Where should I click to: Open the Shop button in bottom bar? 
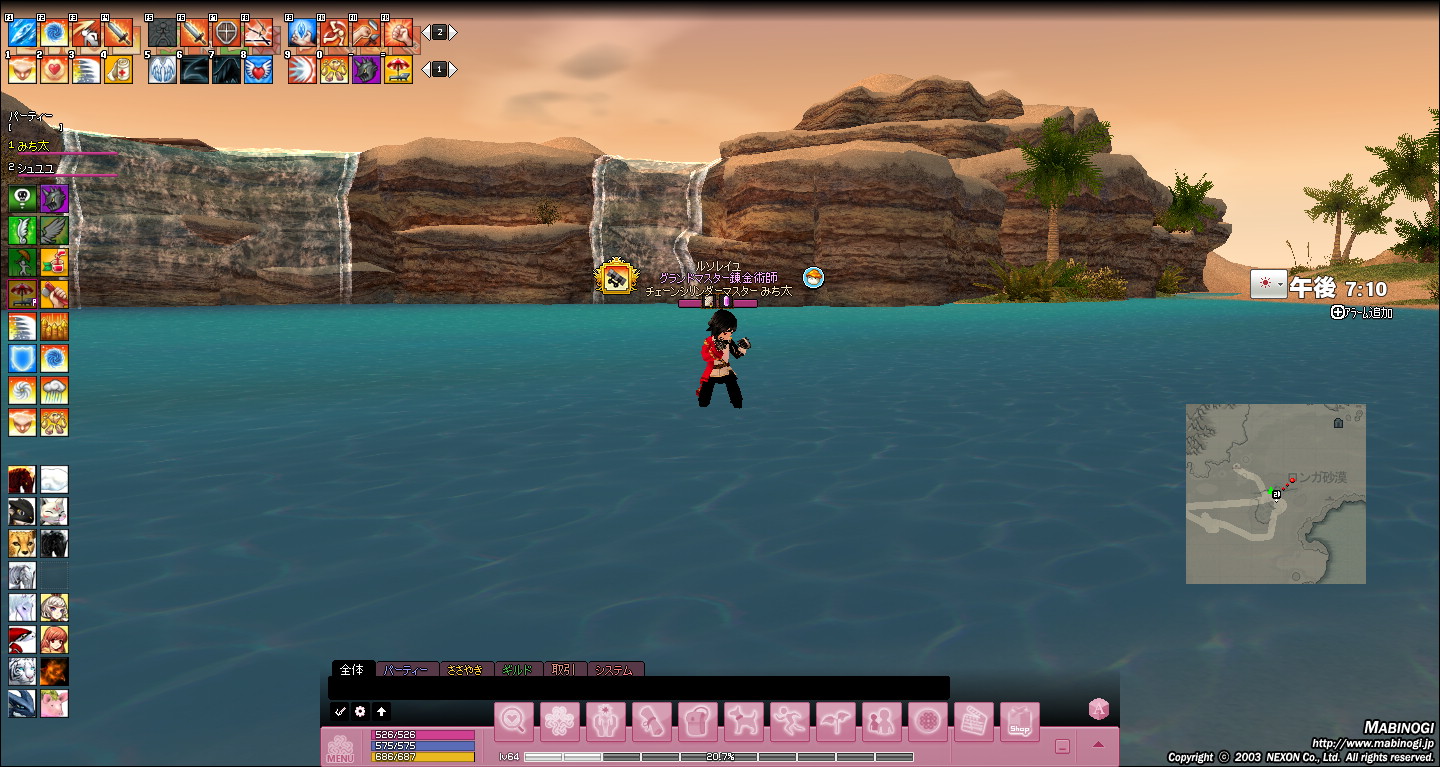click(x=1019, y=722)
